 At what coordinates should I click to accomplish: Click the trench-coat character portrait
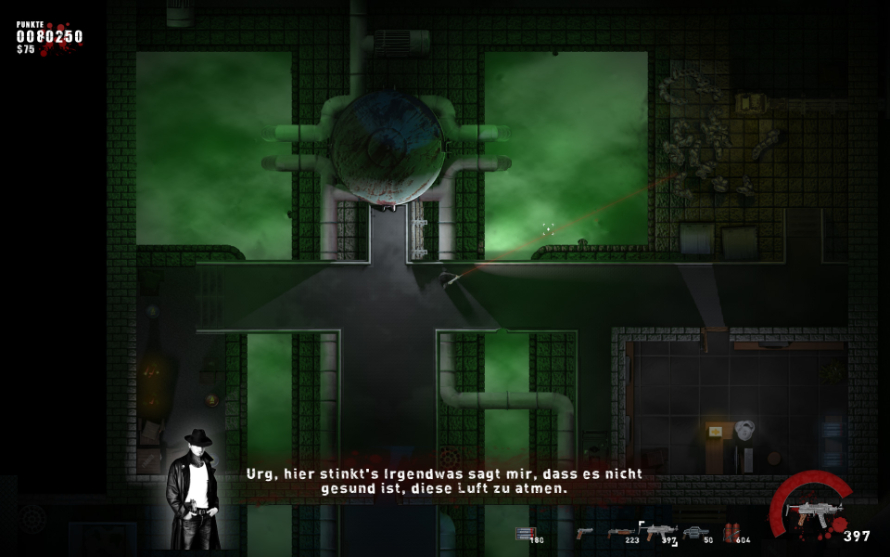click(197, 490)
